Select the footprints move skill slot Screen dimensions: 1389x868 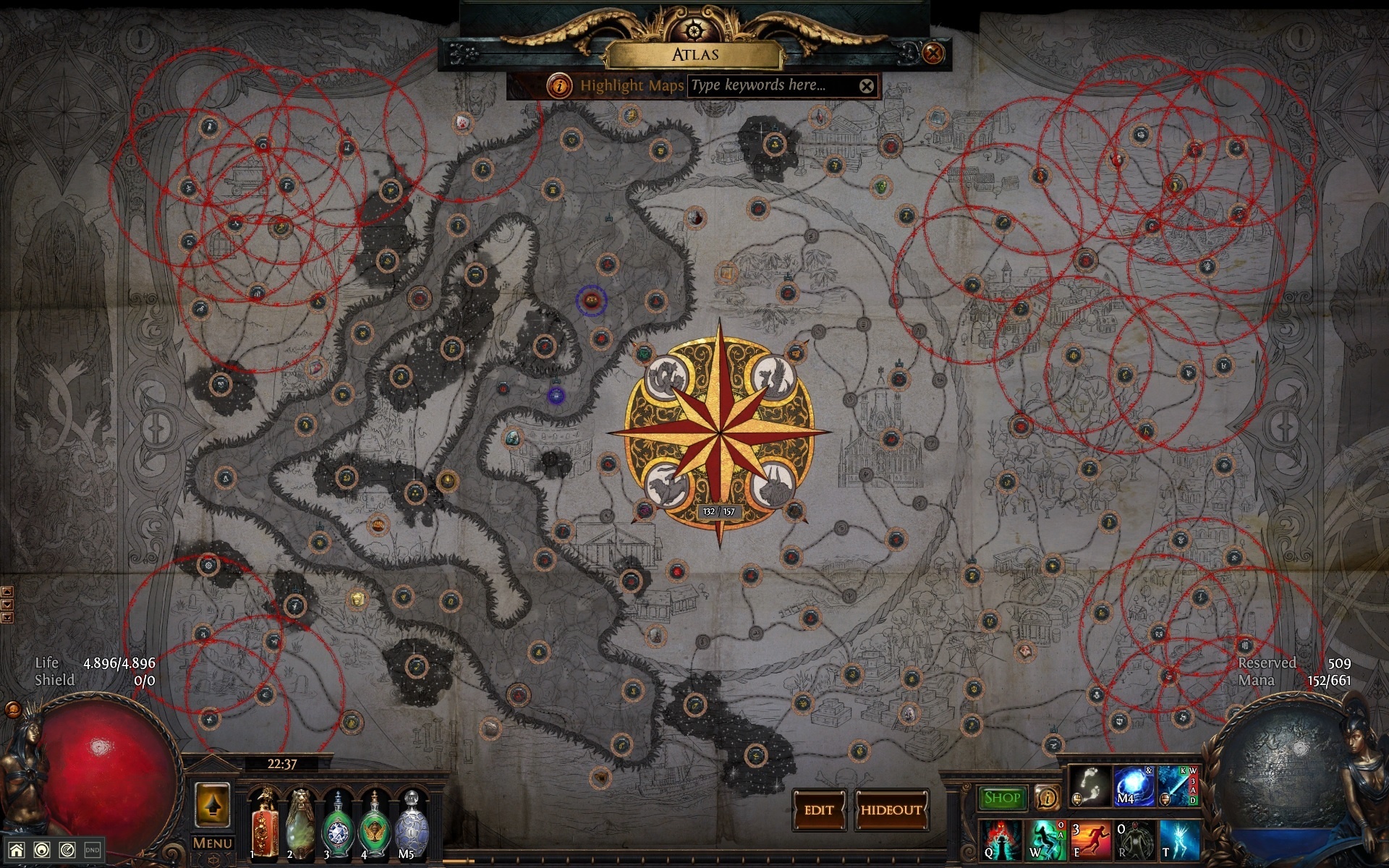point(1090,786)
